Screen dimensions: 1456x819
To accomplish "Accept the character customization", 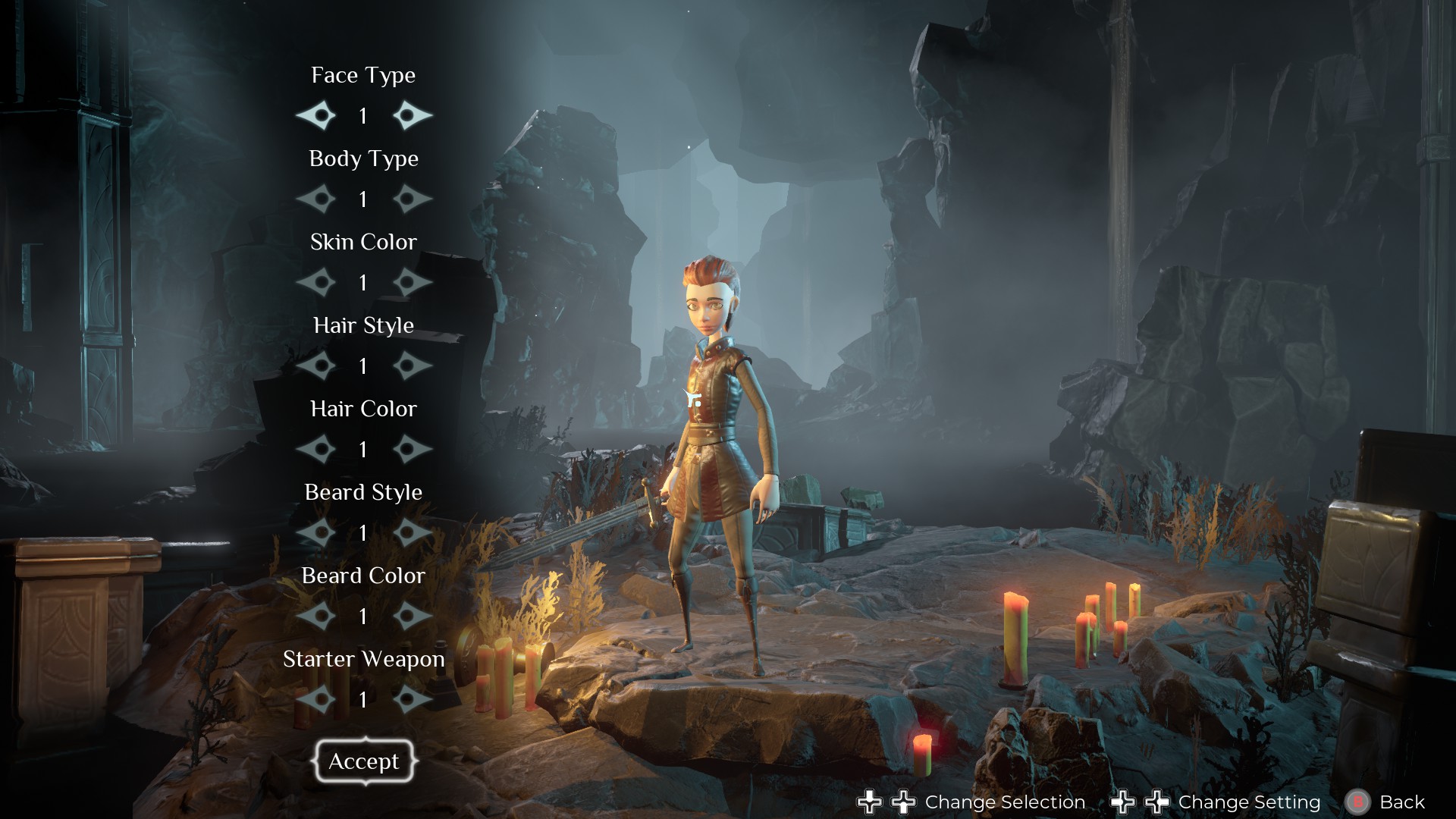I will 364,761.
